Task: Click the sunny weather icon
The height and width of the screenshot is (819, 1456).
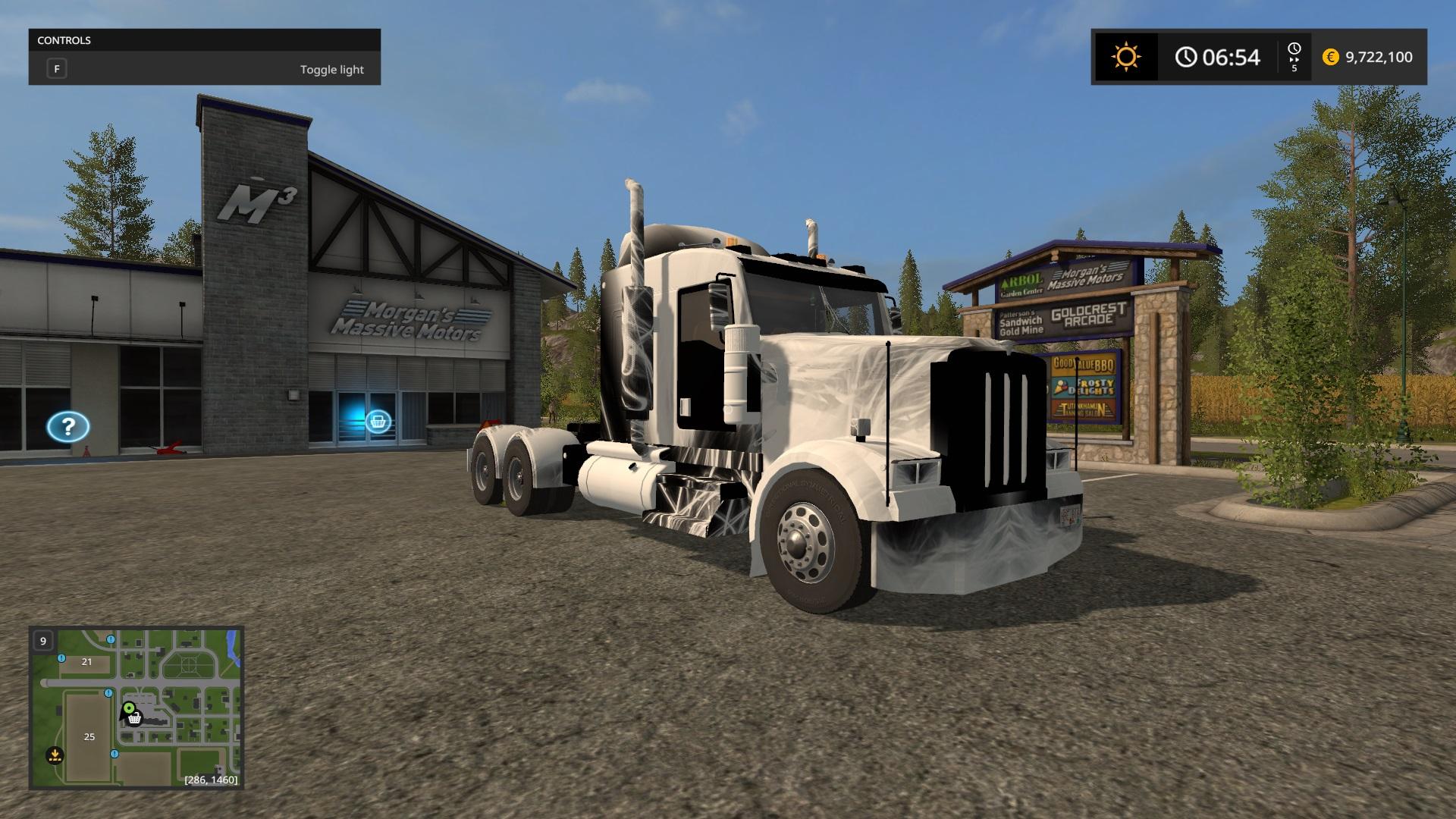Action: (x=1125, y=57)
